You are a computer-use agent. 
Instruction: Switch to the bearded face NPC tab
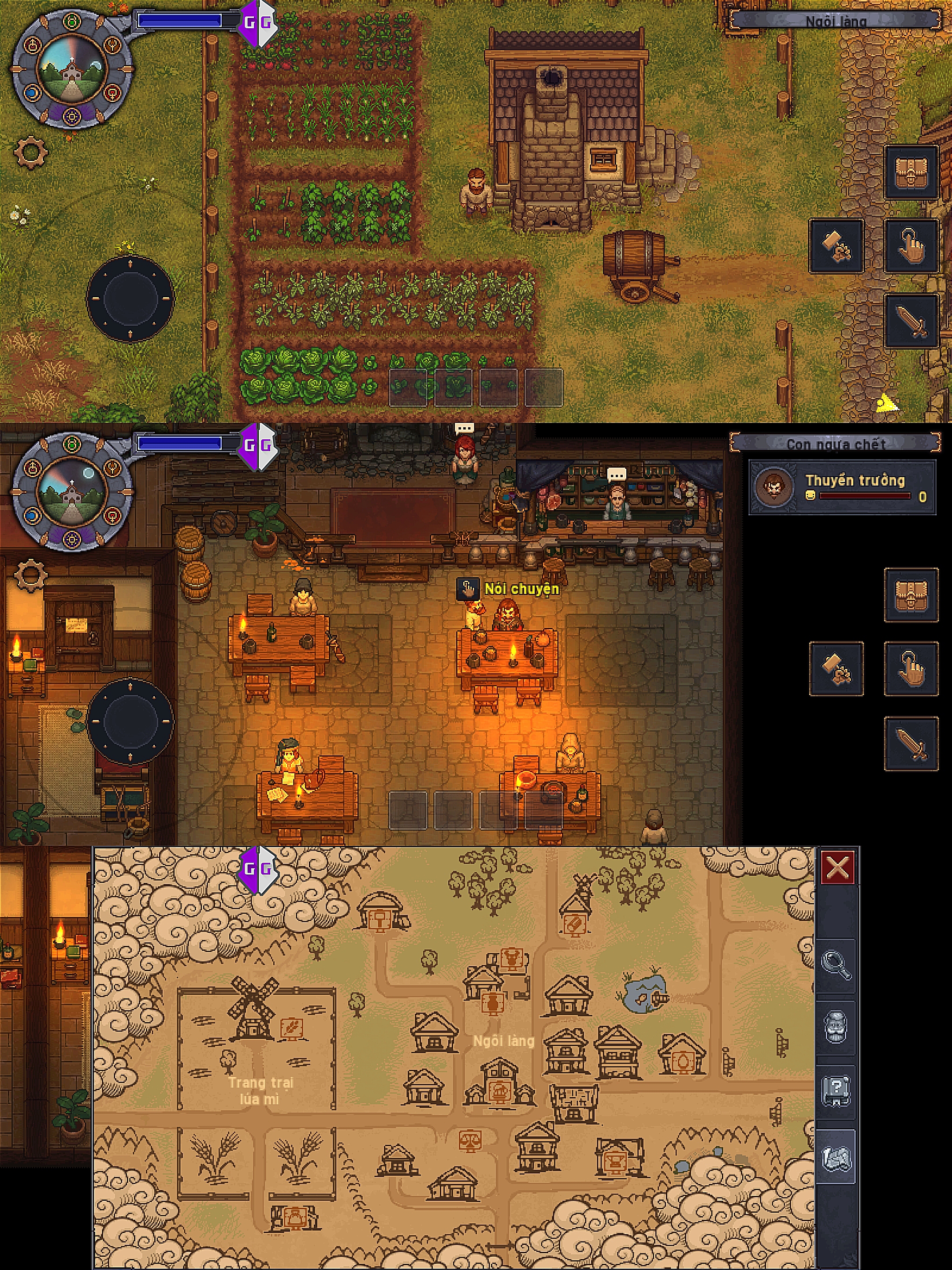[836, 1026]
